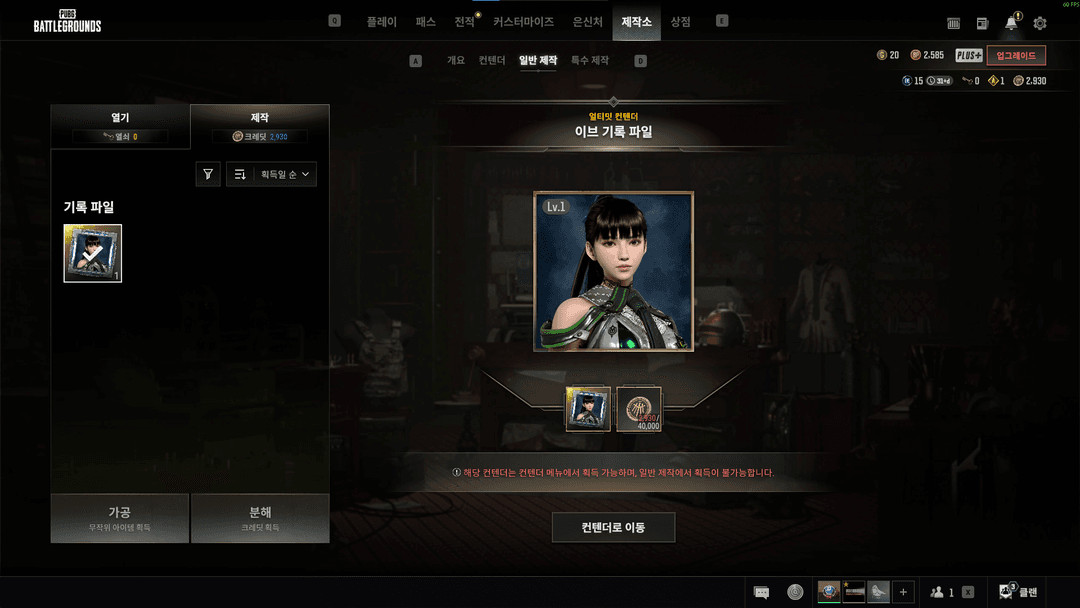
Task: Open the 획득일 순 sort dropdown
Action: coord(272,174)
